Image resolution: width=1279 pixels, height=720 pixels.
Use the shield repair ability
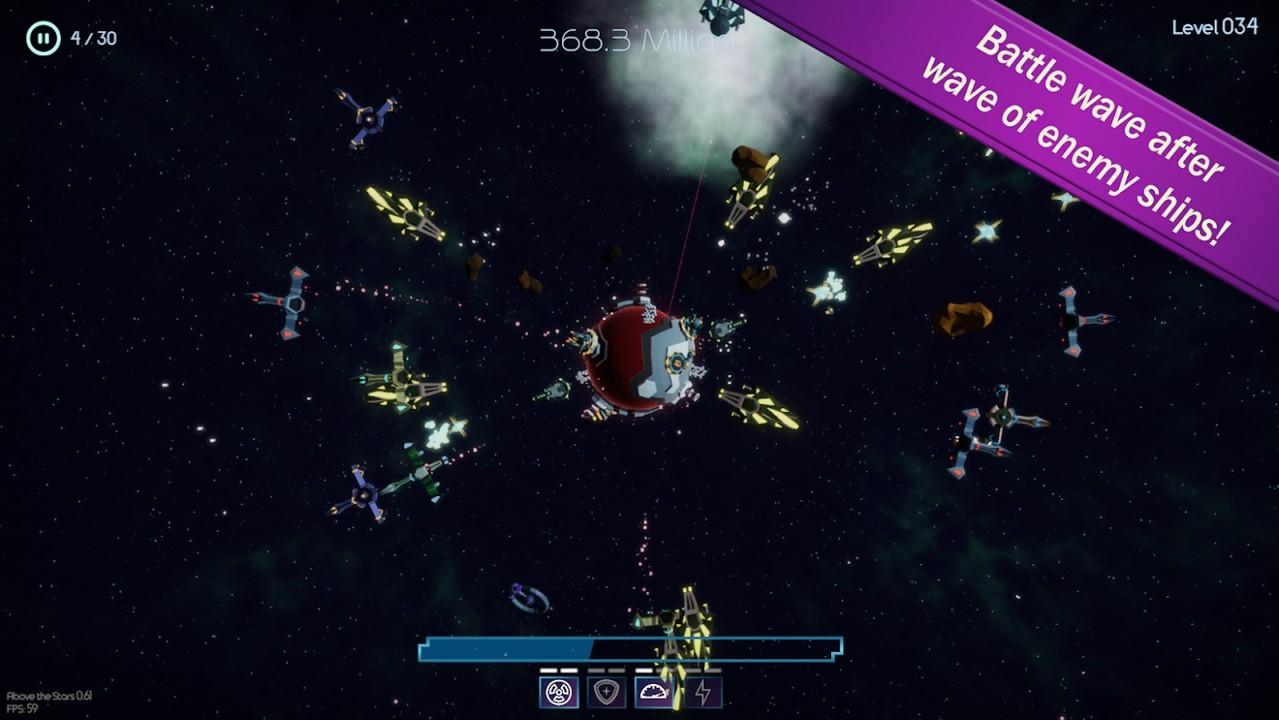pyautogui.click(x=607, y=692)
